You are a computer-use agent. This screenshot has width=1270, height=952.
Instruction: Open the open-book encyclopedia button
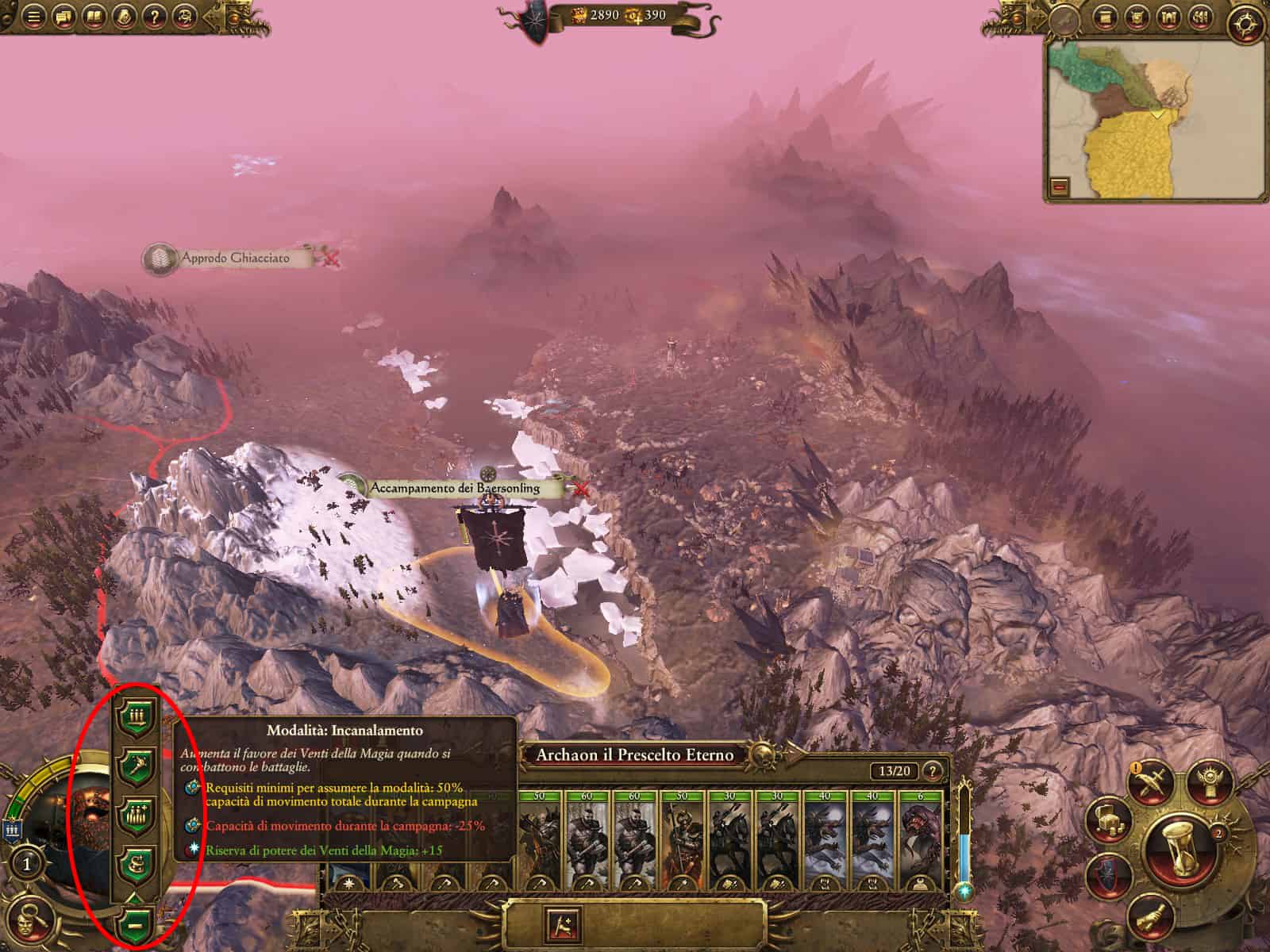[94, 16]
